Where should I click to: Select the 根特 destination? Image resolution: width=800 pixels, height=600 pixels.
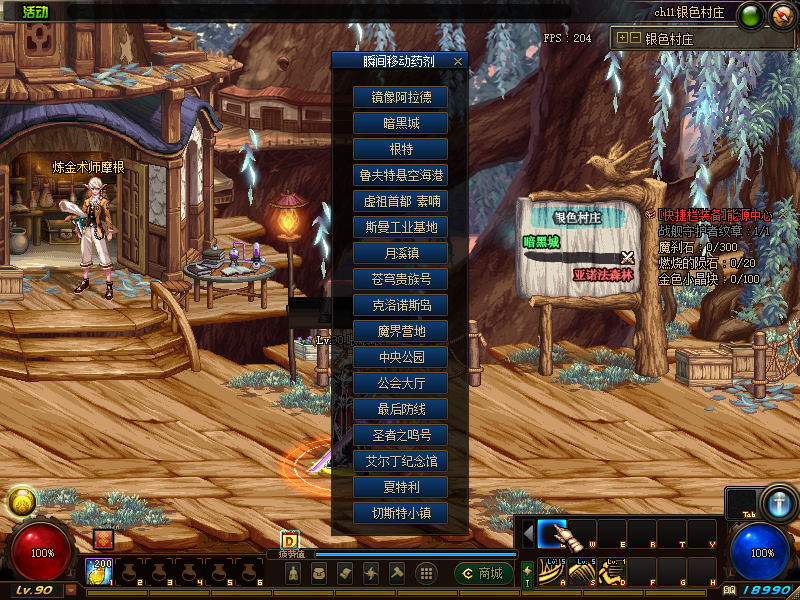(400, 150)
